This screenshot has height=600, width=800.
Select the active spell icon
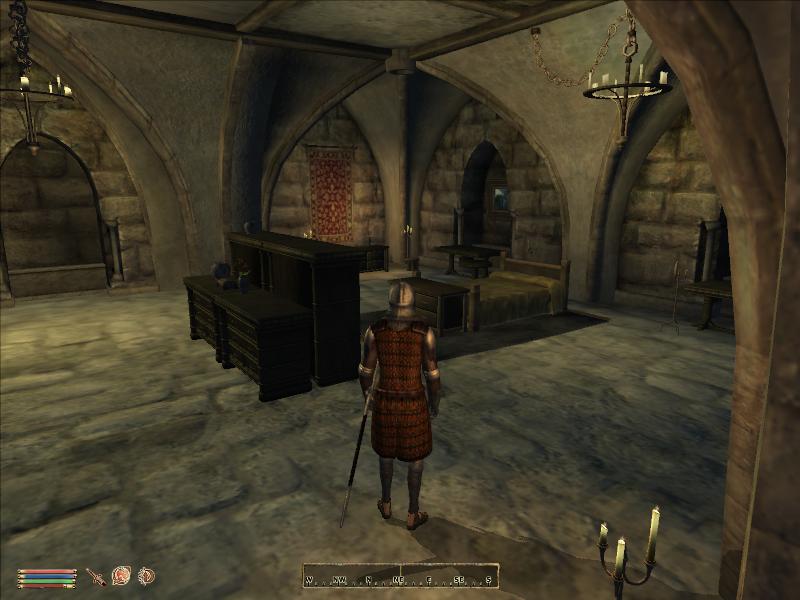coord(121,576)
